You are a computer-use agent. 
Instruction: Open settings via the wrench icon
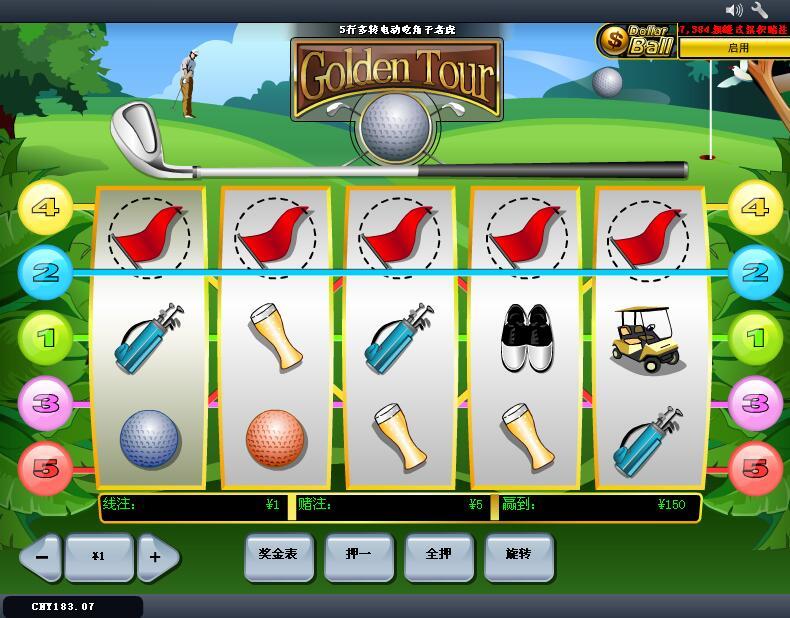(x=759, y=10)
